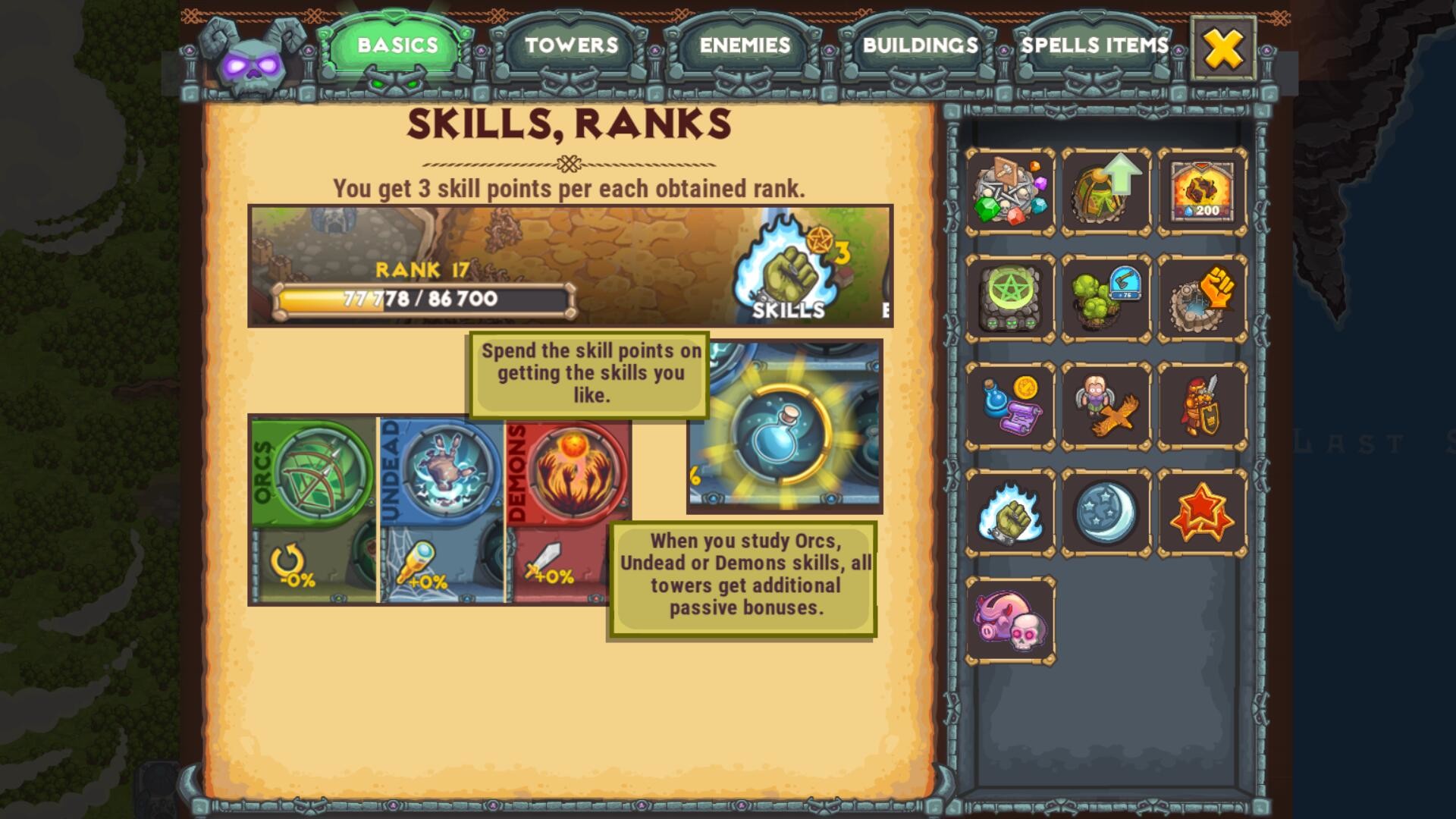Viewport: 1456px width, 819px height.
Task: Select the crescent moon topic icon
Action: (1106, 510)
